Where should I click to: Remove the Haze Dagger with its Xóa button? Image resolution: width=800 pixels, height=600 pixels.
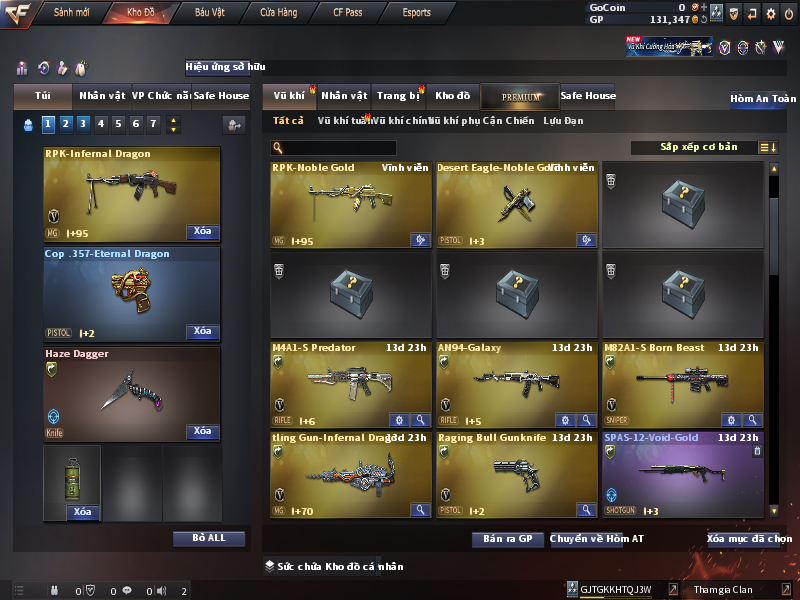pos(202,431)
